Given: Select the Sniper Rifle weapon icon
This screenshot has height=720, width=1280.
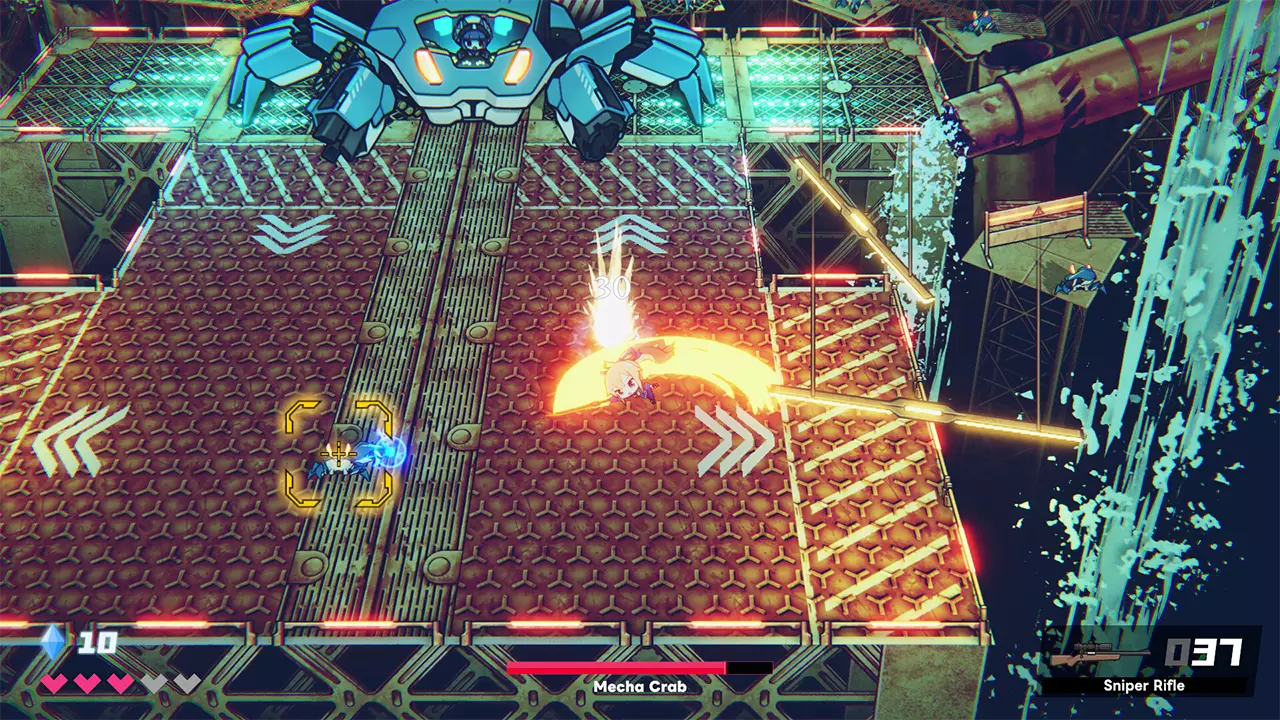Looking at the screenshot, I should (x=1100, y=657).
